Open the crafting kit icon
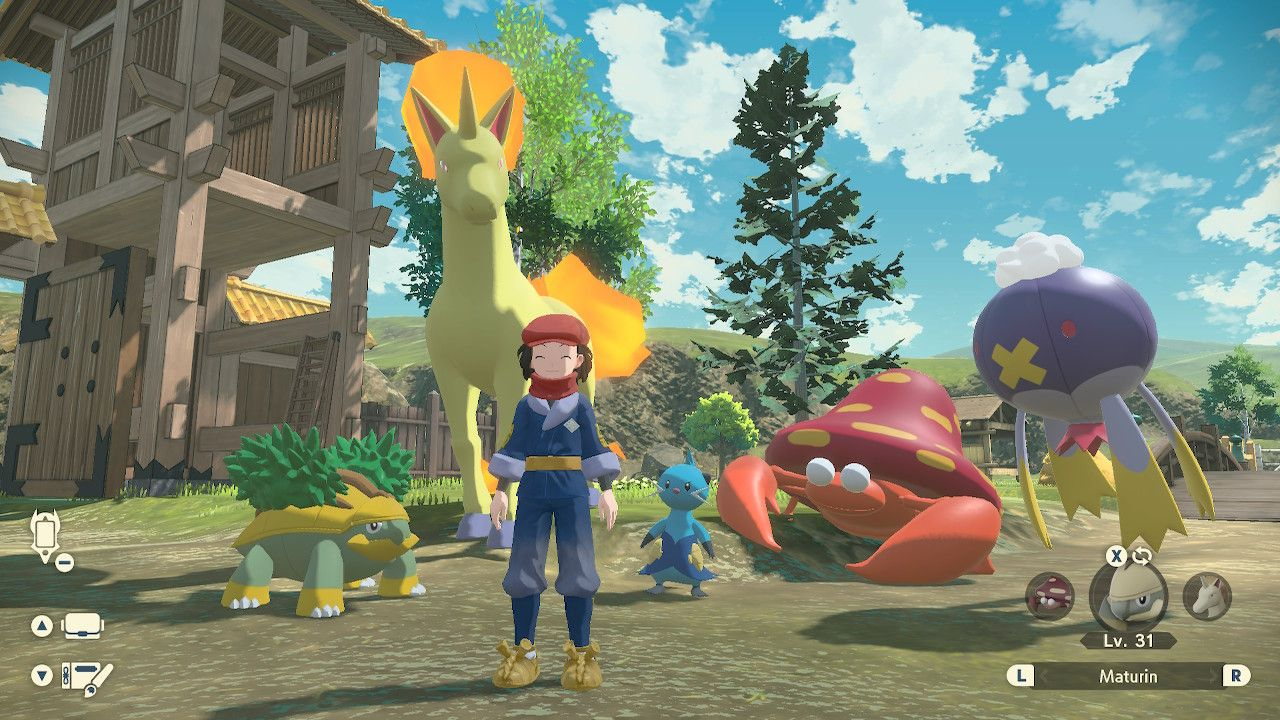This screenshot has width=1280, height=720. (86, 675)
